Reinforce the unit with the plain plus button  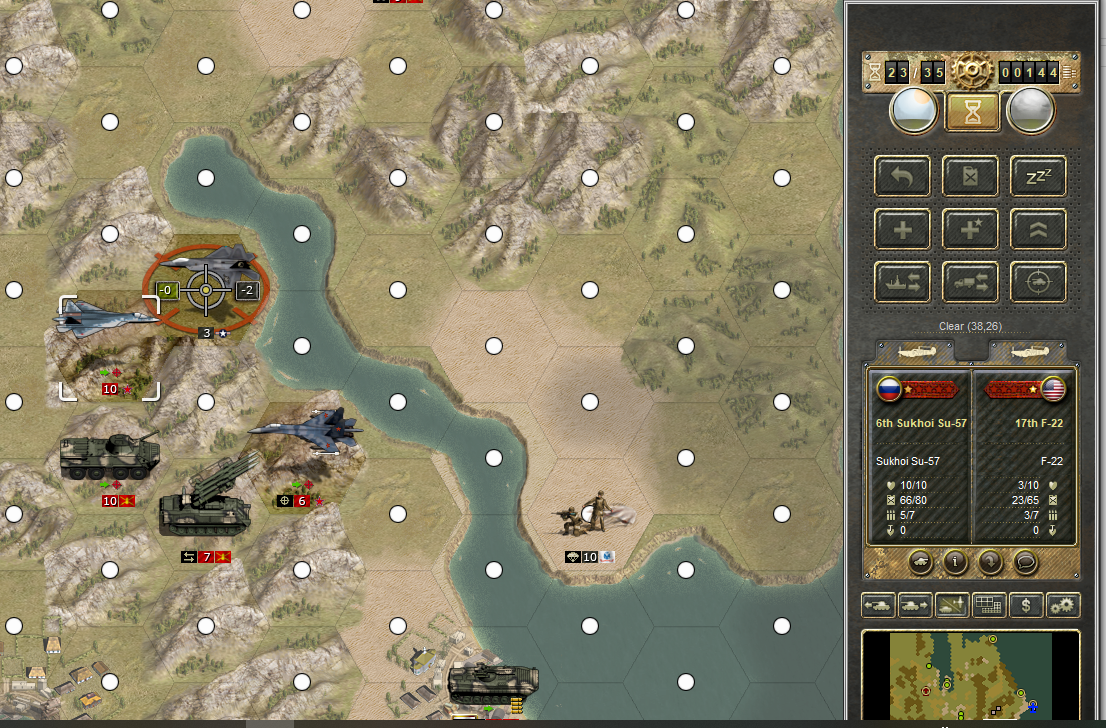point(903,230)
